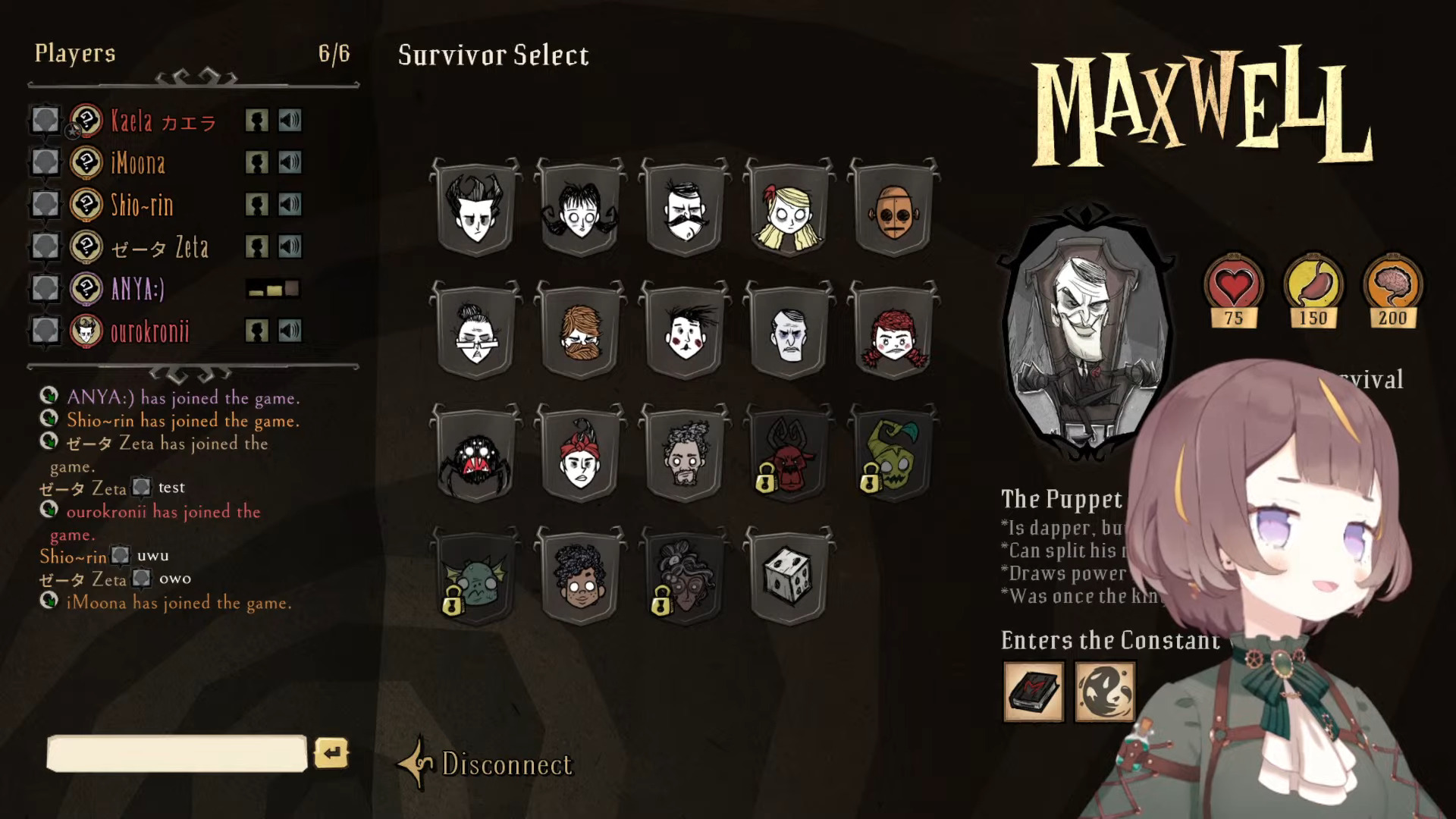This screenshot has height=819, width=1456.
Task: Pick Wolfgang the mustached strongman
Action: point(685,210)
